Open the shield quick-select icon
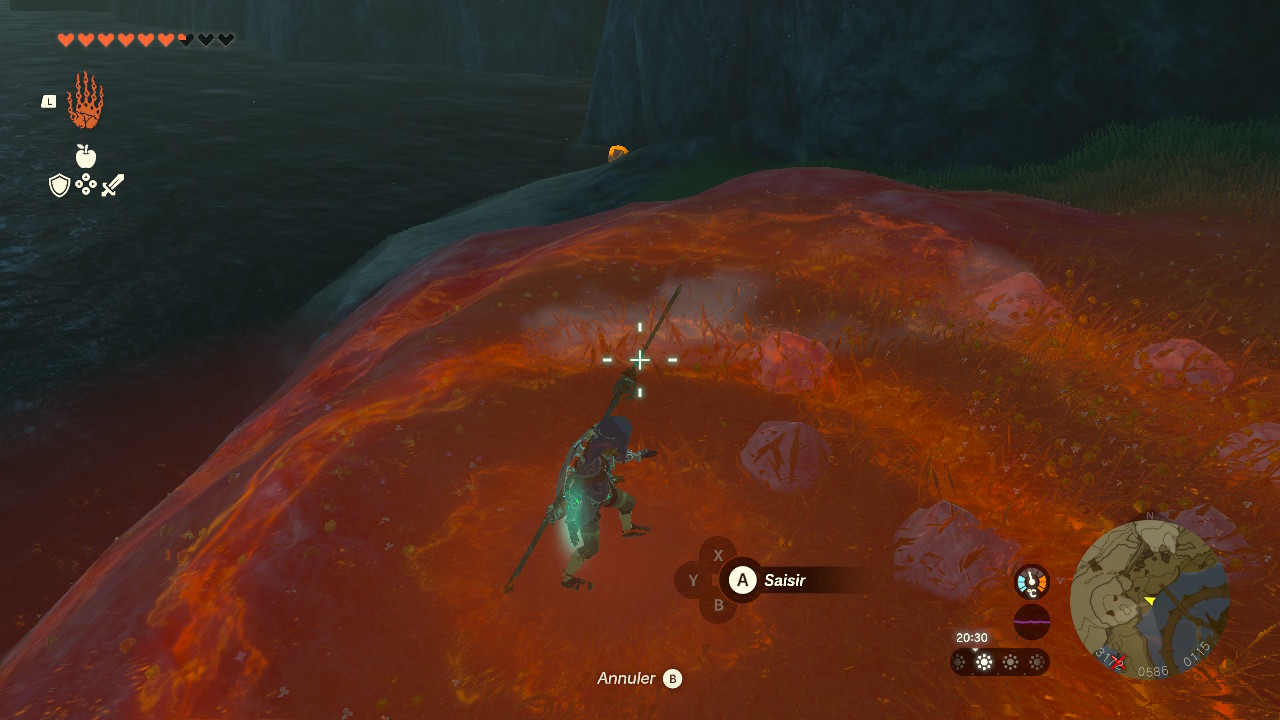Screen dimensions: 1280x720 click(x=60, y=185)
